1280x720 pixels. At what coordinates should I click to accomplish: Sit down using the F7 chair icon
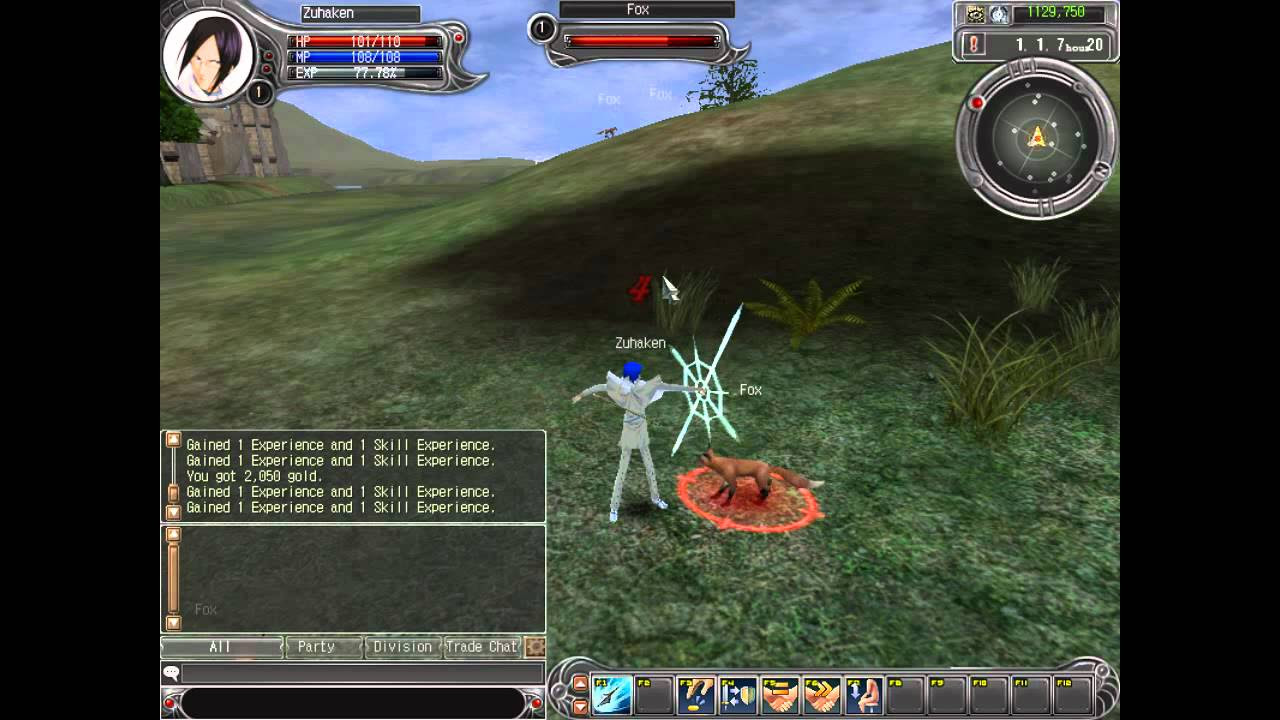tap(866, 694)
